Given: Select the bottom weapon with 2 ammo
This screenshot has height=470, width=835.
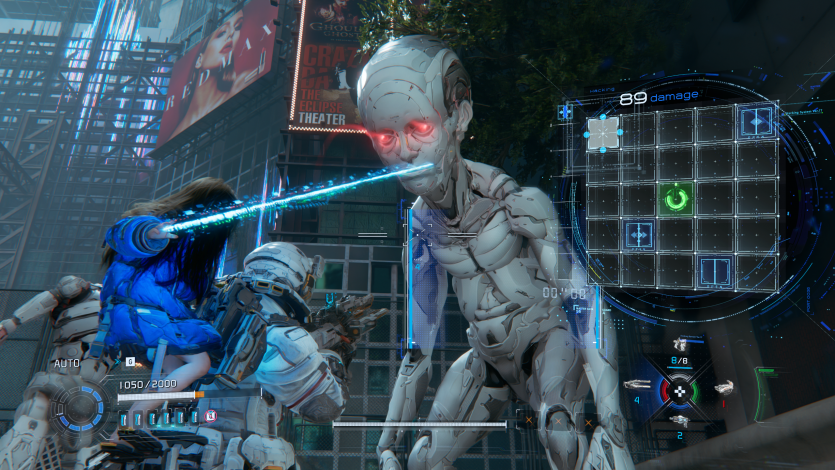Looking at the screenshot, I should coord(680,421).
